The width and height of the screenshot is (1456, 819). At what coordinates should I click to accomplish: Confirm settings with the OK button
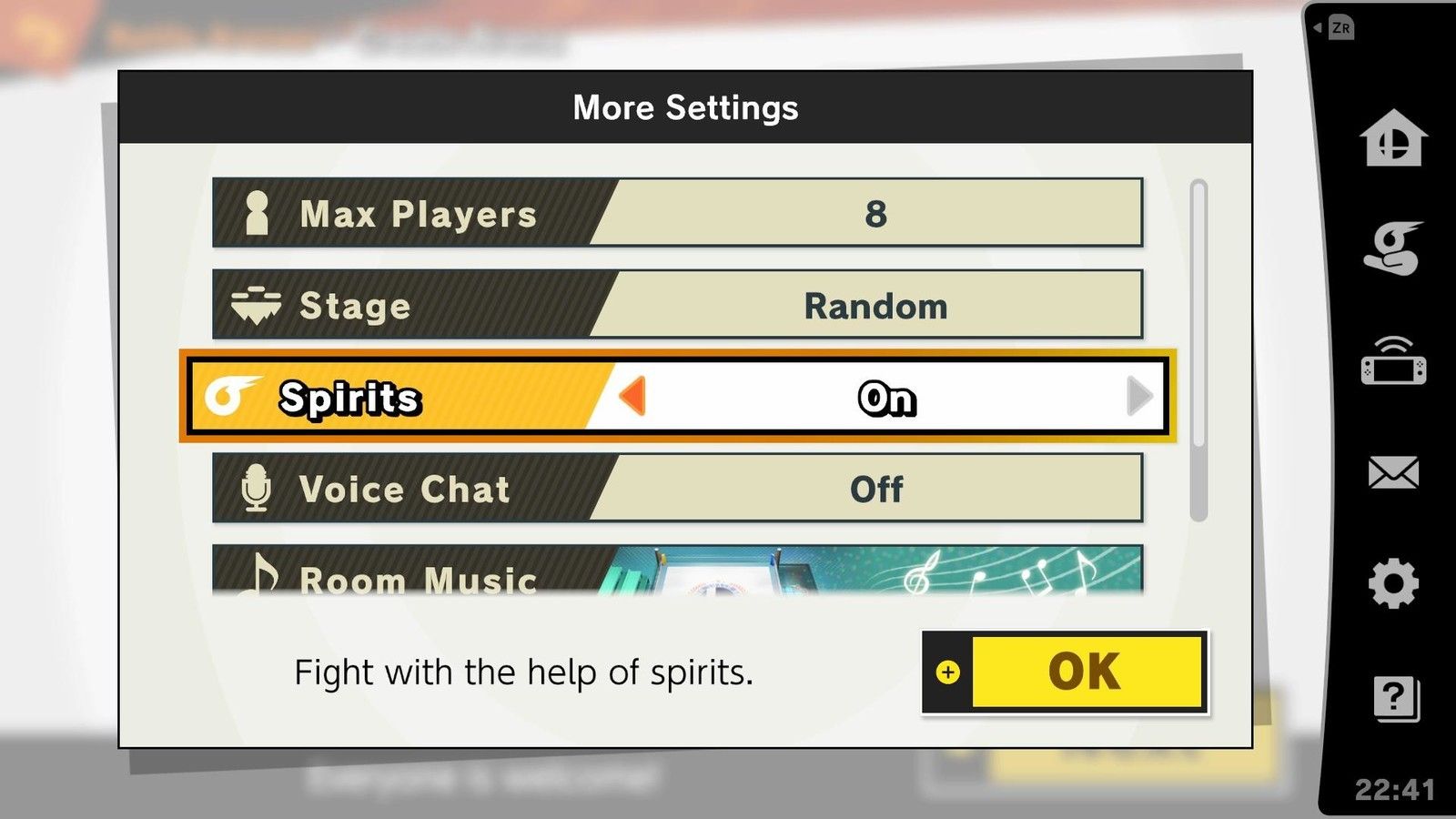[x=1065, y=672]
